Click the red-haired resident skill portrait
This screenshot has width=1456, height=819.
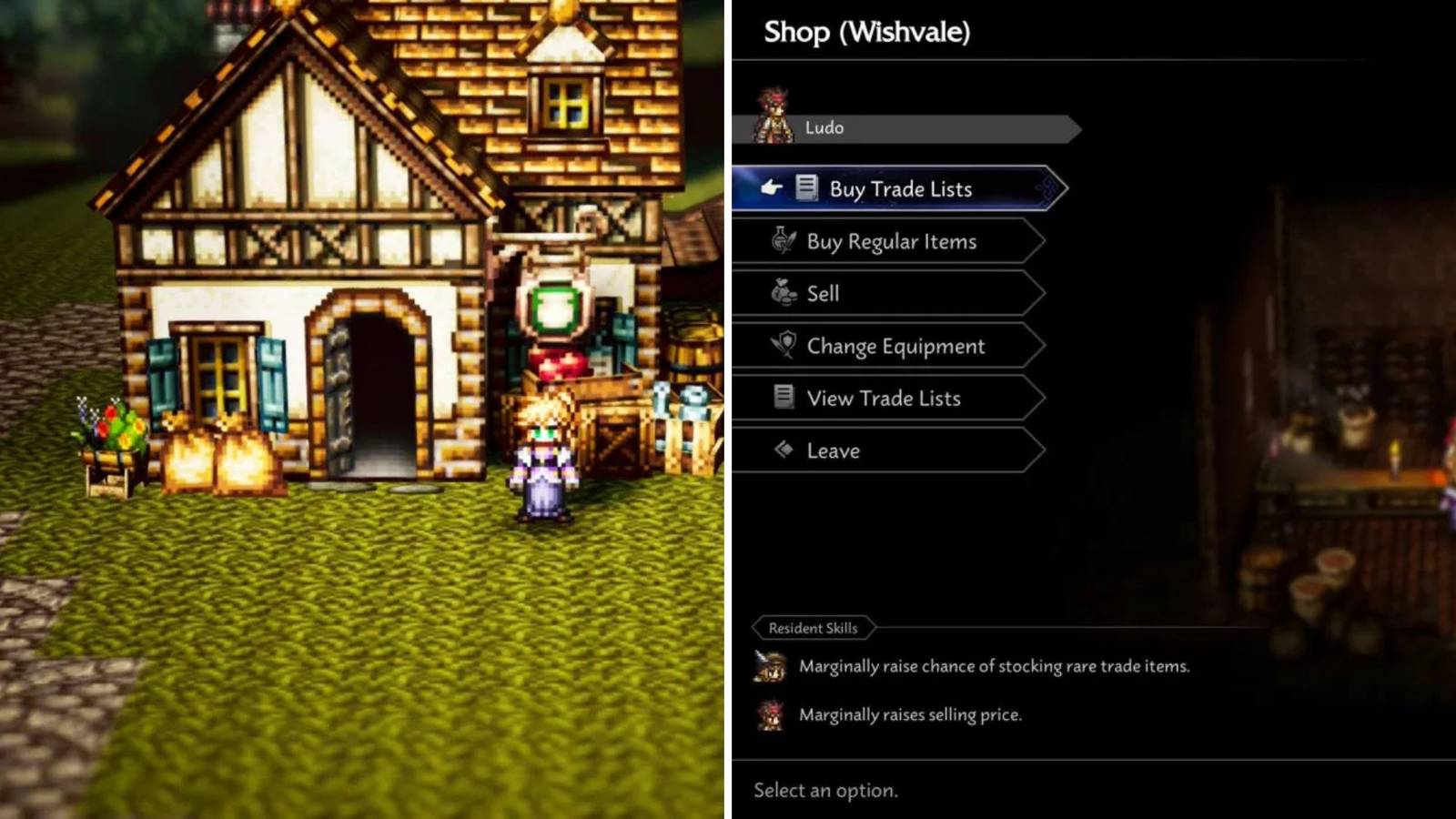click(x=770, y=715)
